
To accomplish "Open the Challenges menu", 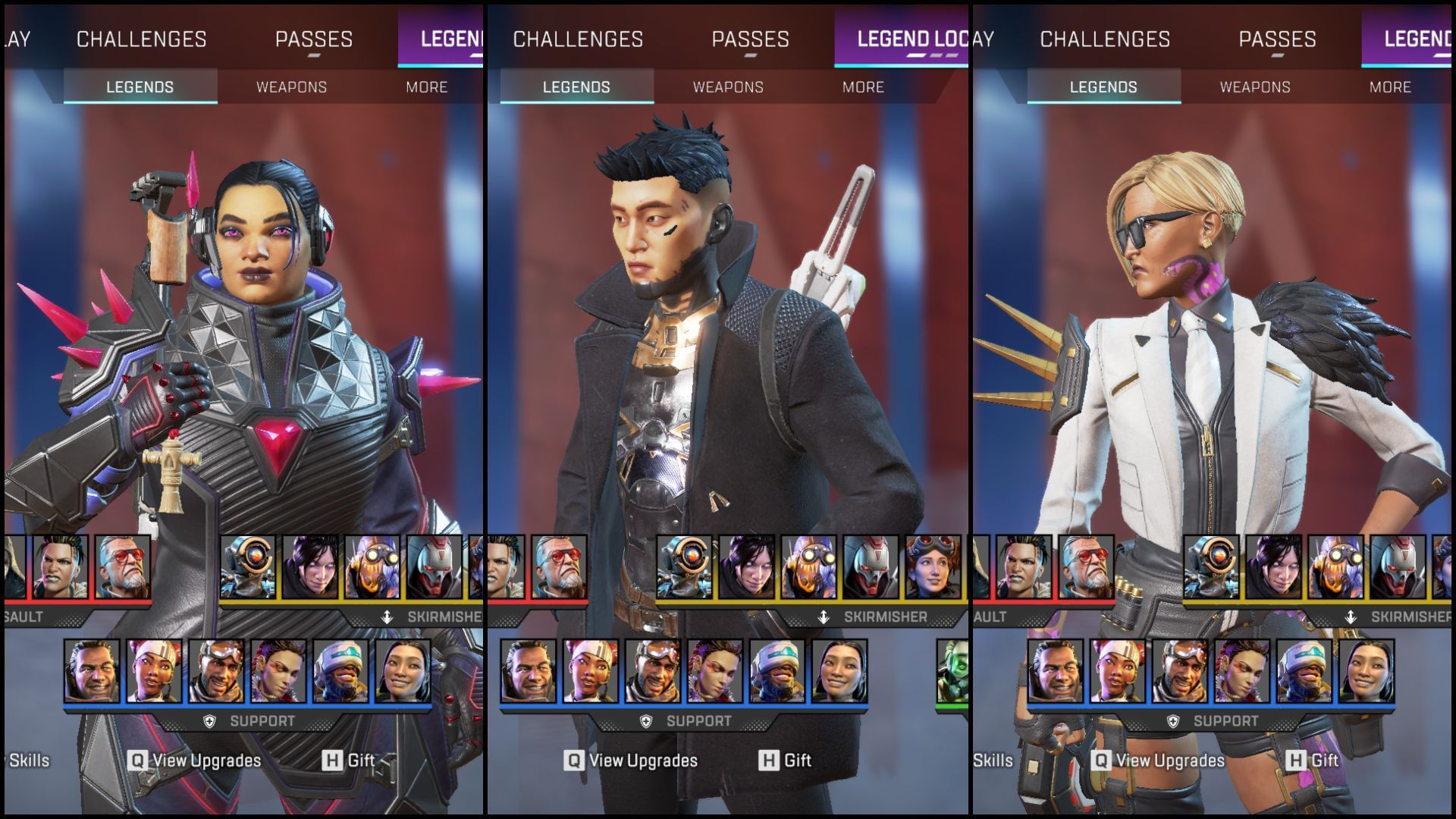I will [579, 39].
